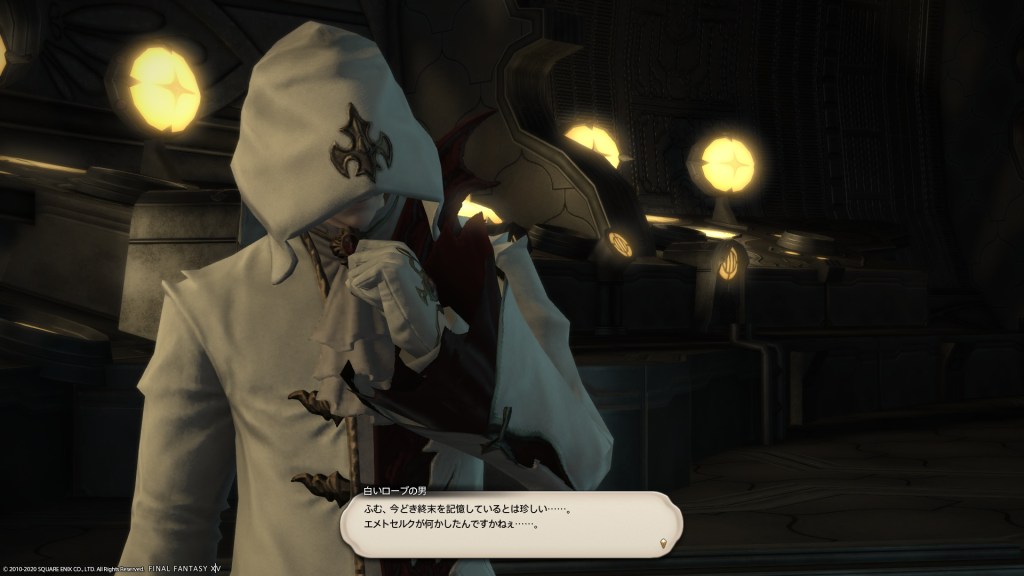Click the dialogue continue marker icon
The image size is (1024, 576).
coord(663,543)
